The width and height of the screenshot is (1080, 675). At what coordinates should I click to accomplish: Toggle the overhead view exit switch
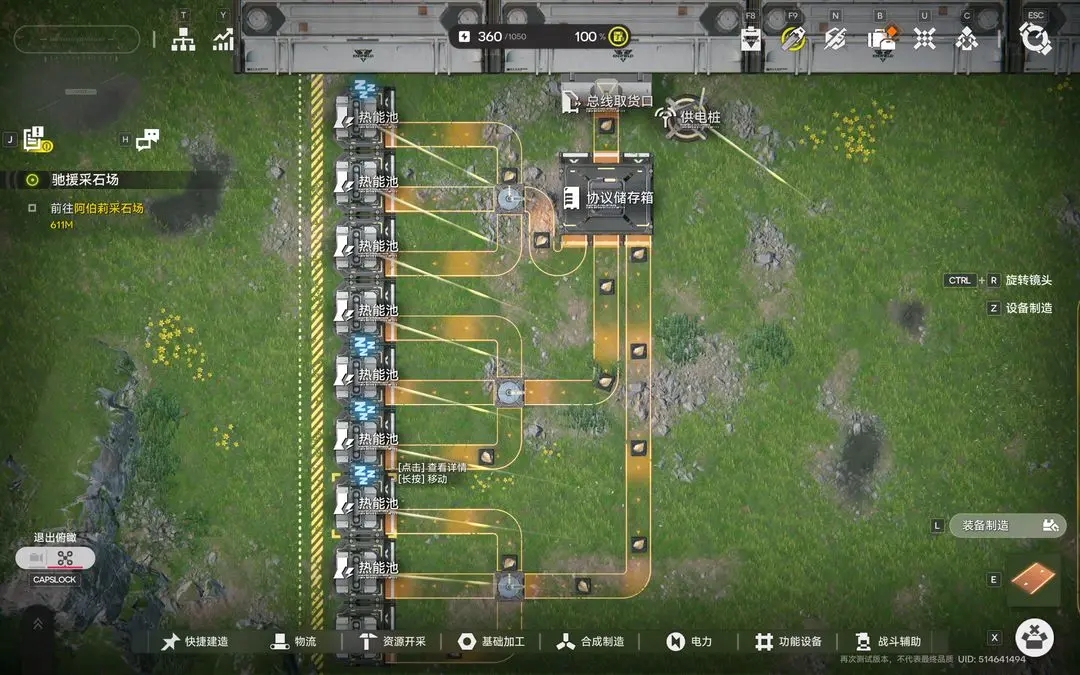coord(56,558)
